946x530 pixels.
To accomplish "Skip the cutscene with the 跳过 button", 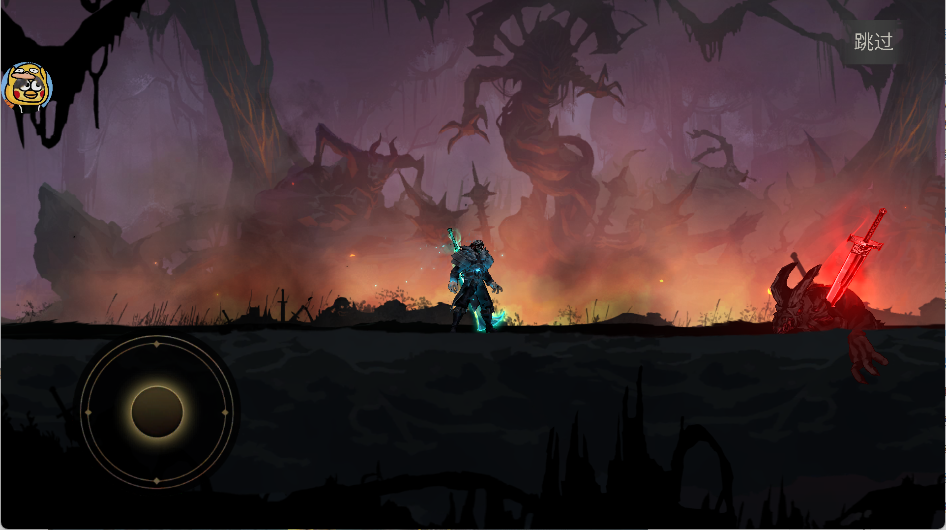I will (x=872, y=42).
